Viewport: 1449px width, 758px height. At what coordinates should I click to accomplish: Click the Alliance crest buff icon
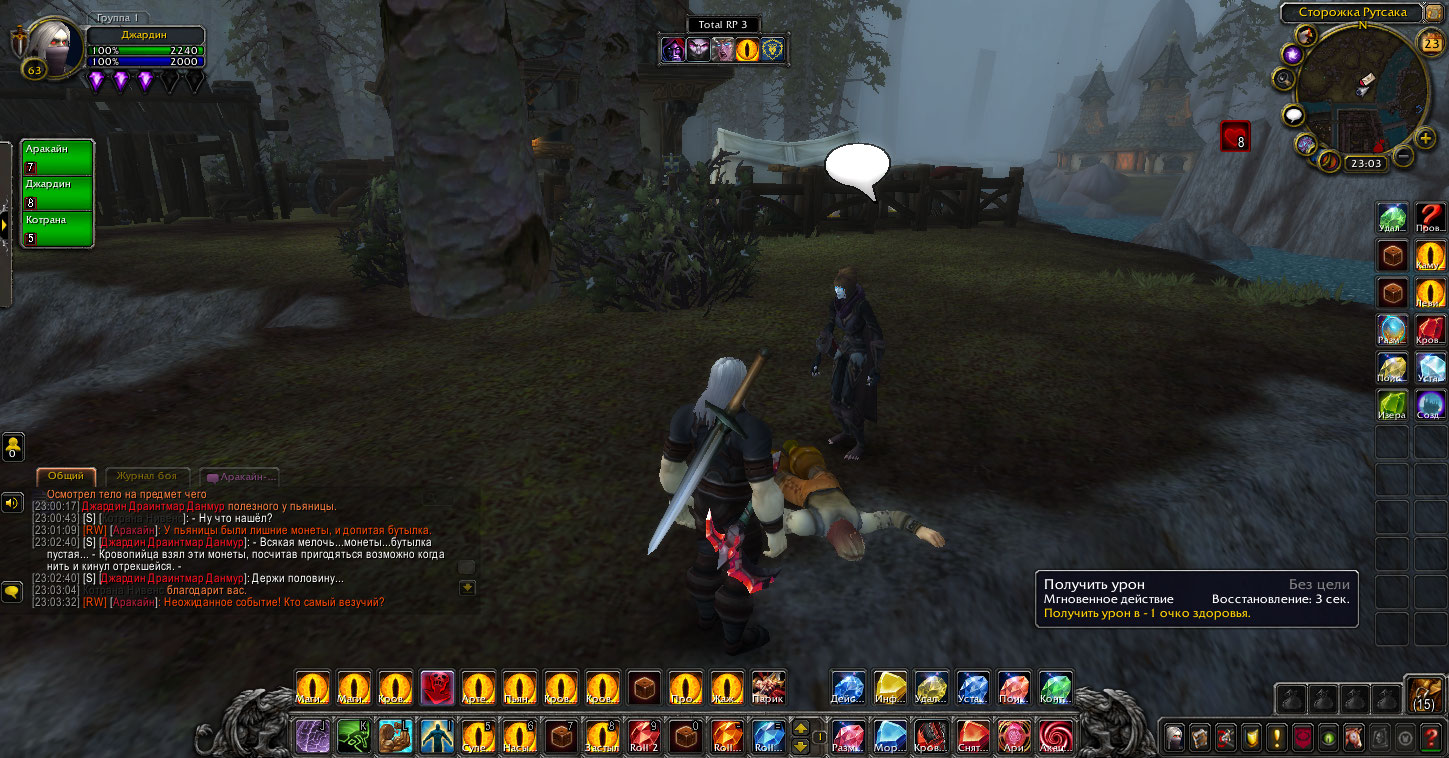pos(773,49)
